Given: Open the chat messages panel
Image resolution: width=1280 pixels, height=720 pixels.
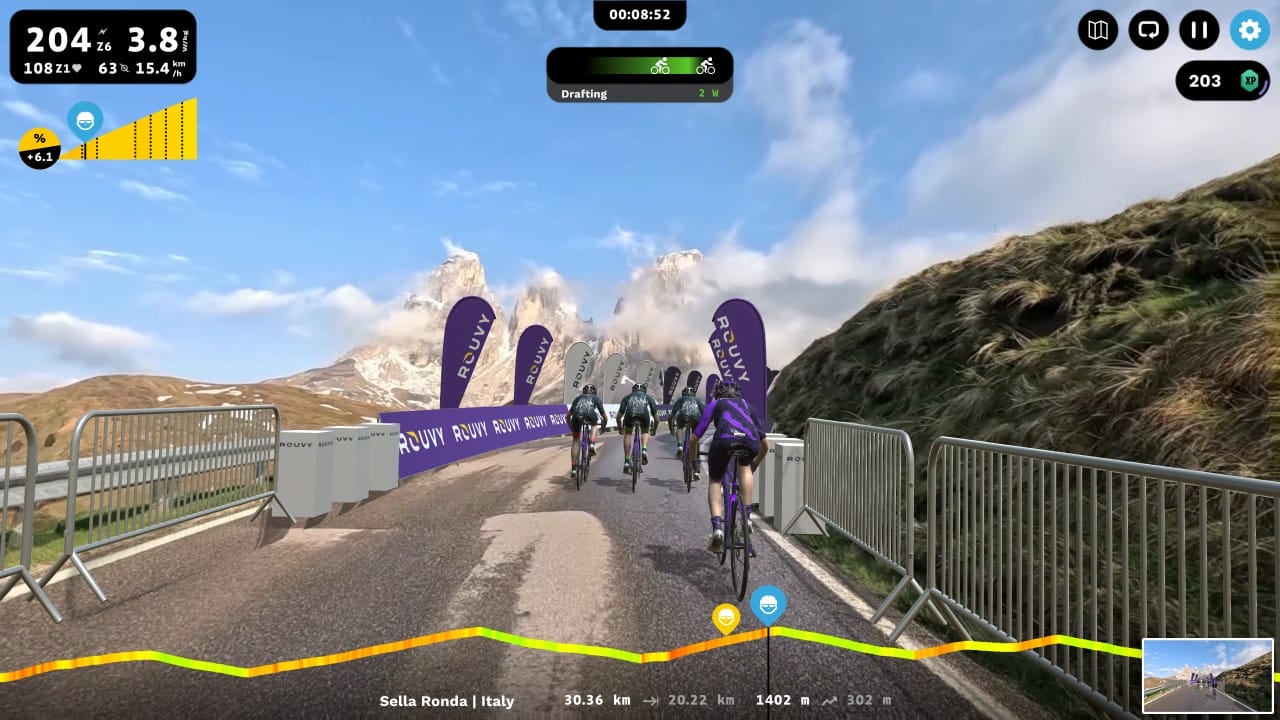Looking at the screenshot, I should pos(1148,31).
